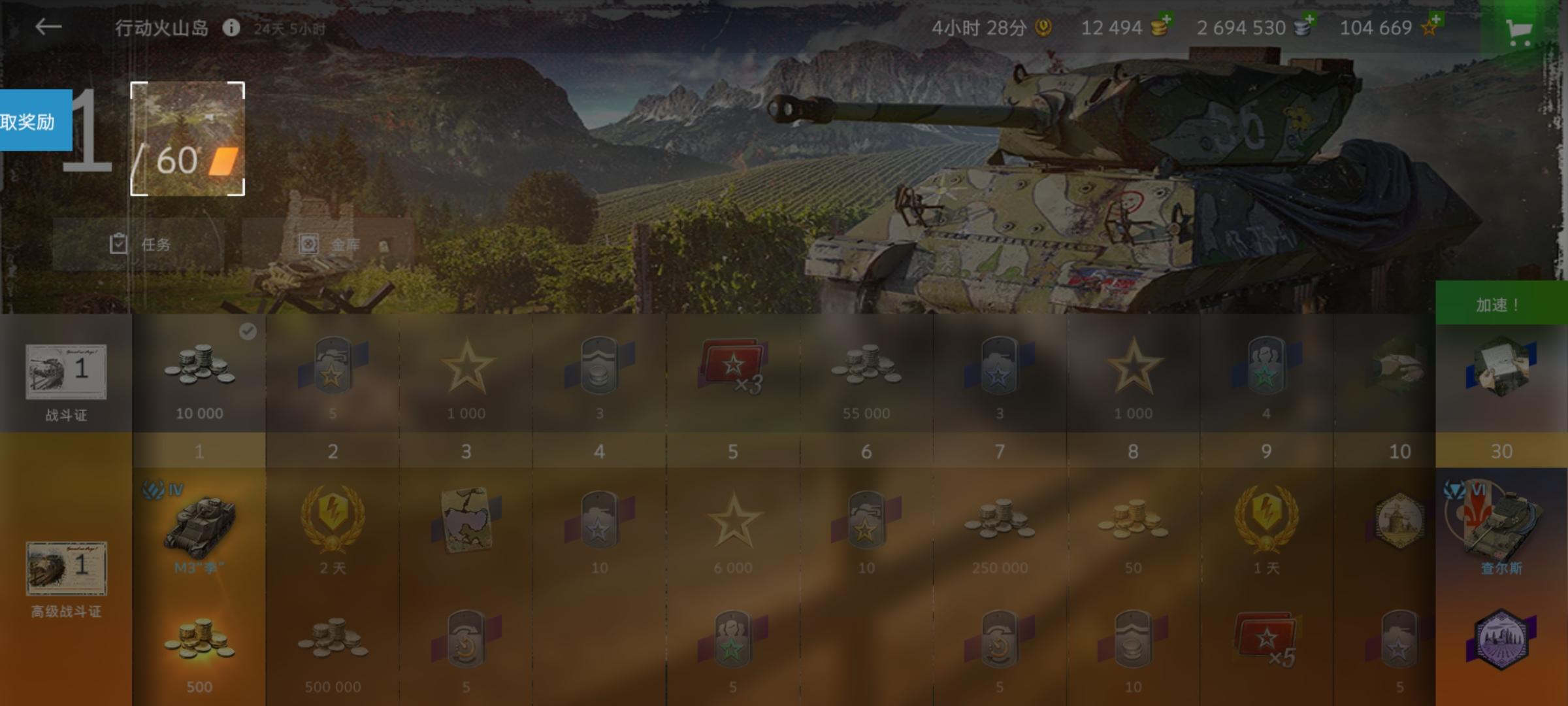1568x706 pixels.
Task: View the M3"李" tank reward
Action: pos(199,528)
